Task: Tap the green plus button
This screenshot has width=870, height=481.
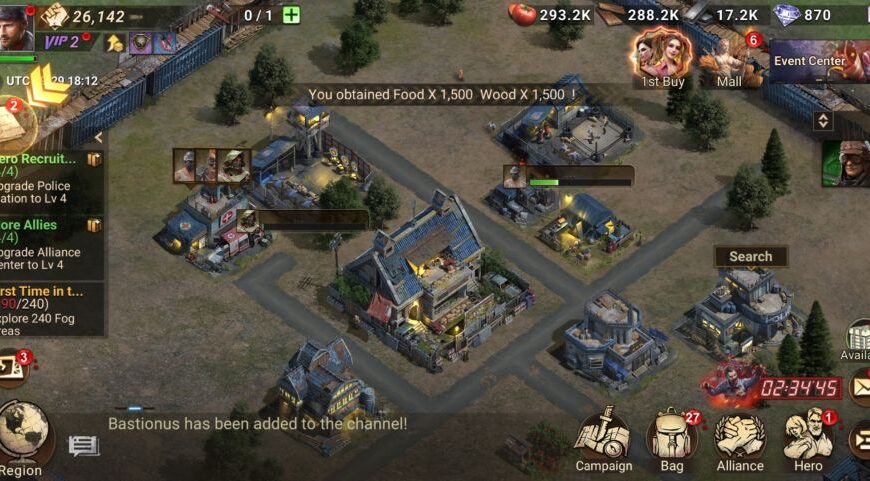Action: tap(291, 15)
